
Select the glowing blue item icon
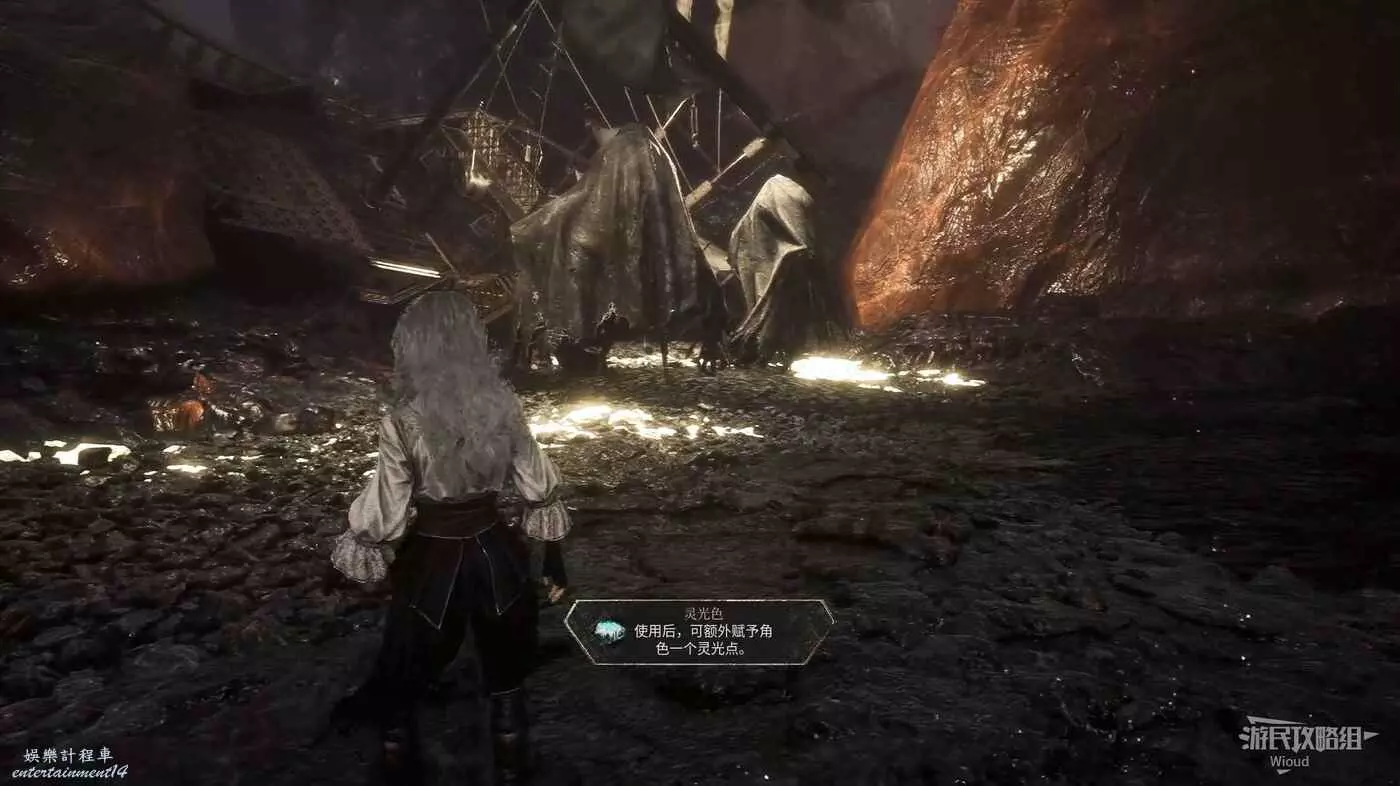click(x=608, y=631)
